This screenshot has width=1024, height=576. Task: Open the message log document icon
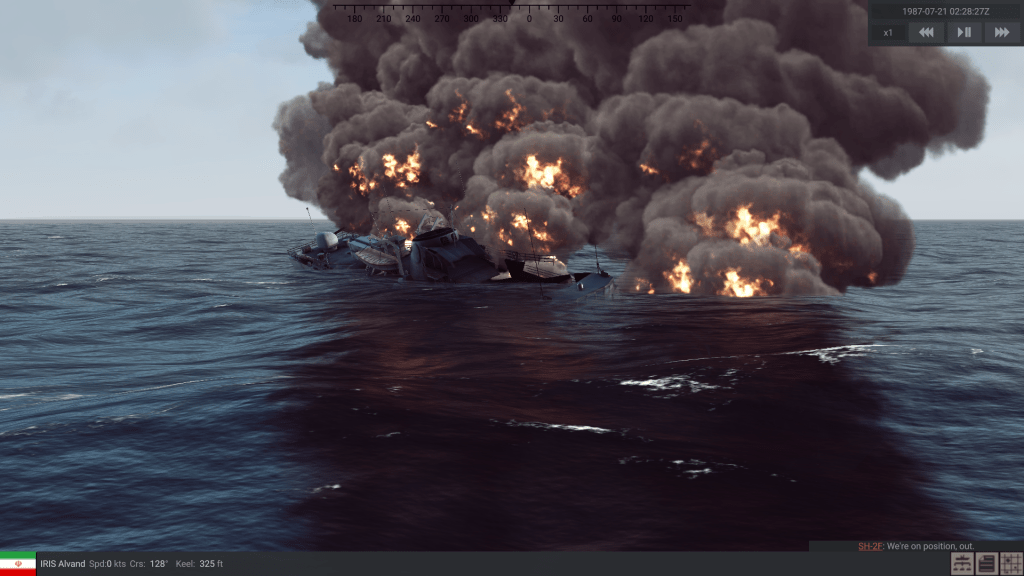986,564
